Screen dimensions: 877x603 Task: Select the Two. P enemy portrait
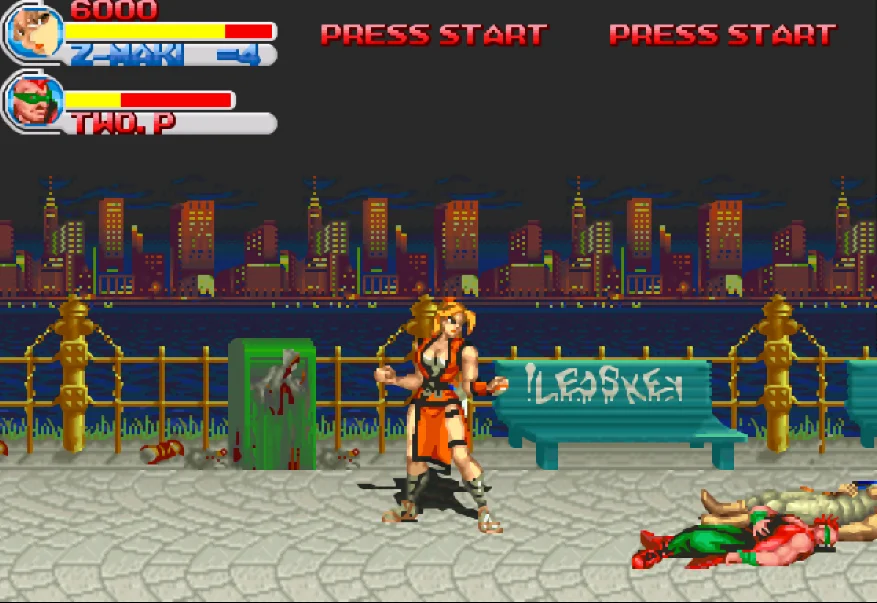coord(35,101)
